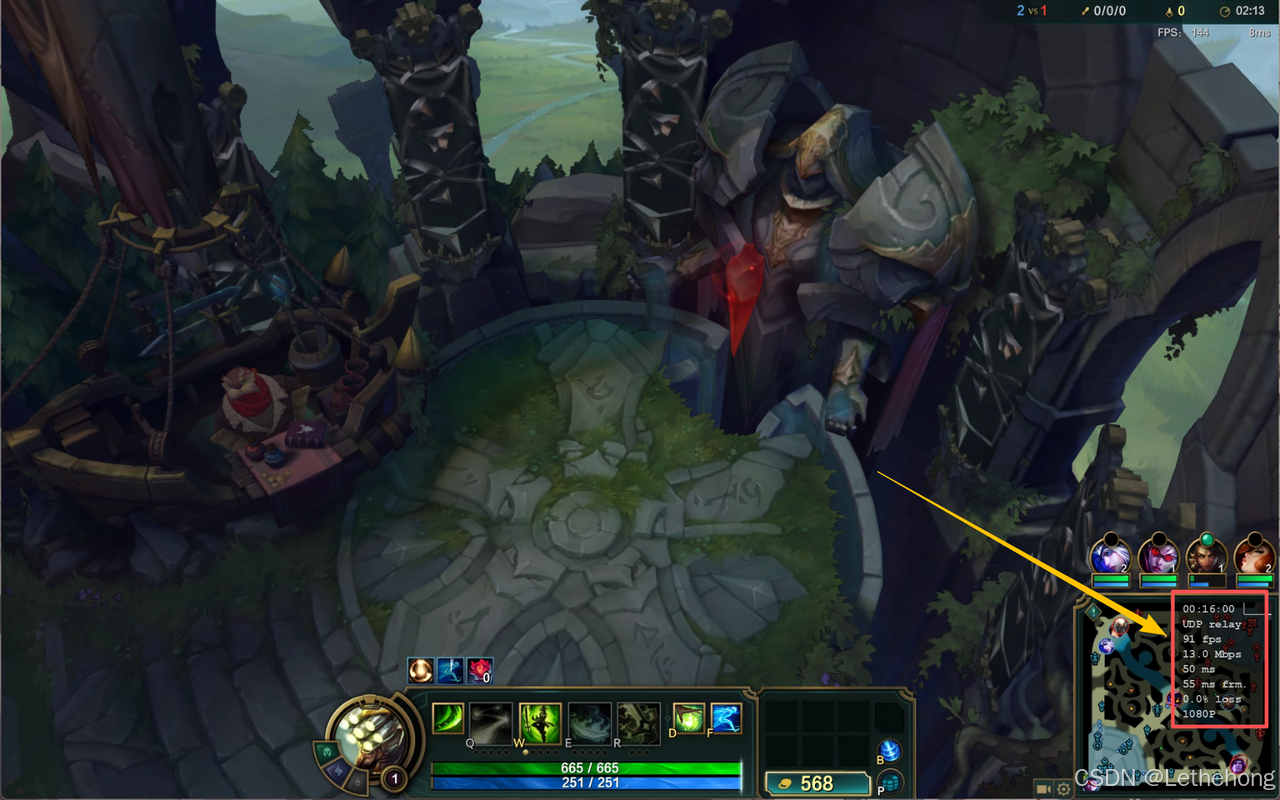Choose the ally portrait with the green orb

(1206, 556)
